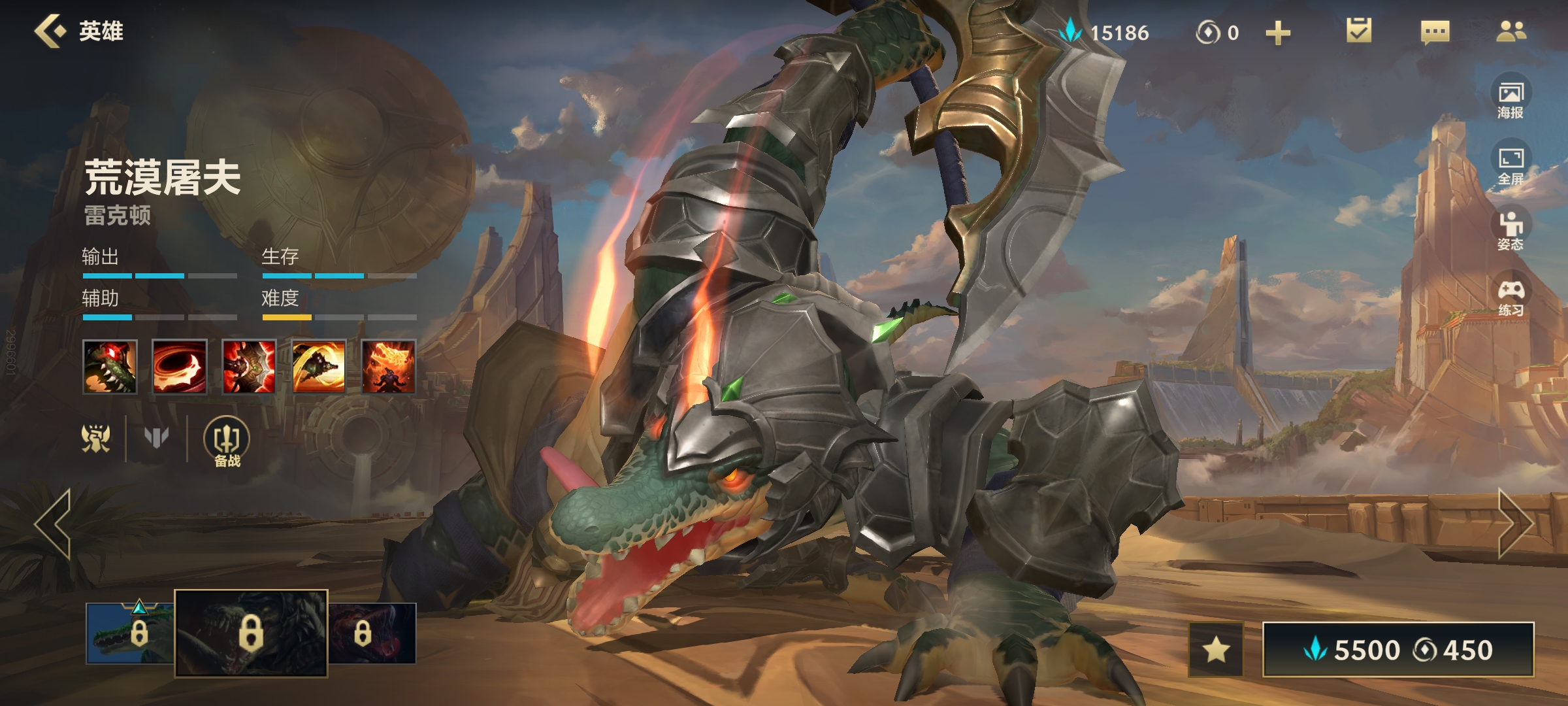1568x706 pixels.
Task: Show the next champion with right arrow
Action: pyautogui.click(x=1516, y=523)
